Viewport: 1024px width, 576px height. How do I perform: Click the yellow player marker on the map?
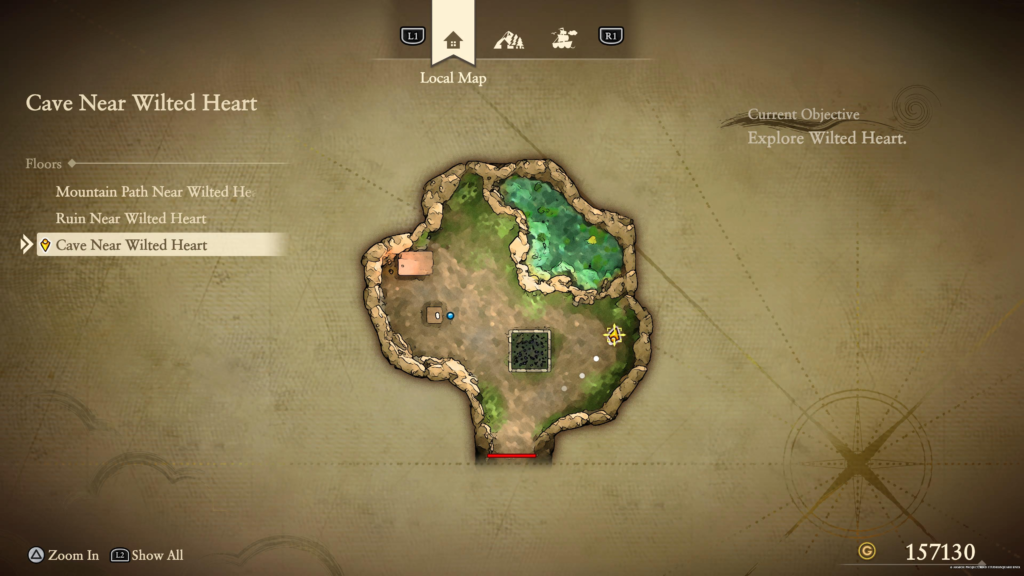(614, 335)
